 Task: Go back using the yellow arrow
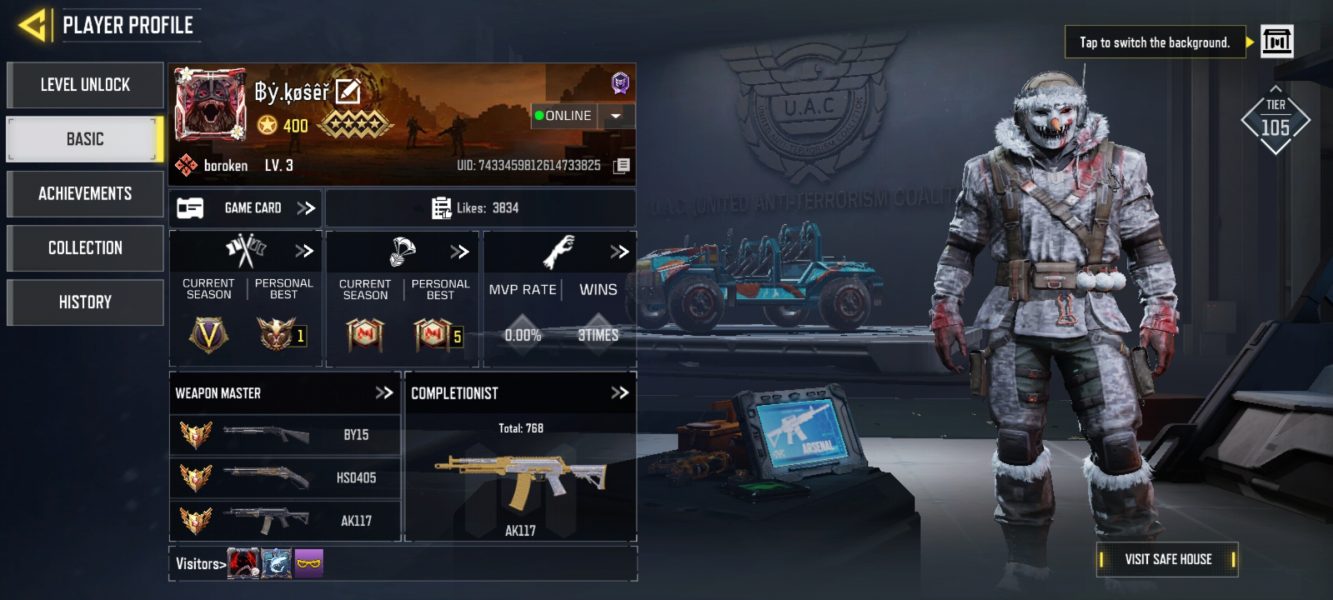pos(33,25)
